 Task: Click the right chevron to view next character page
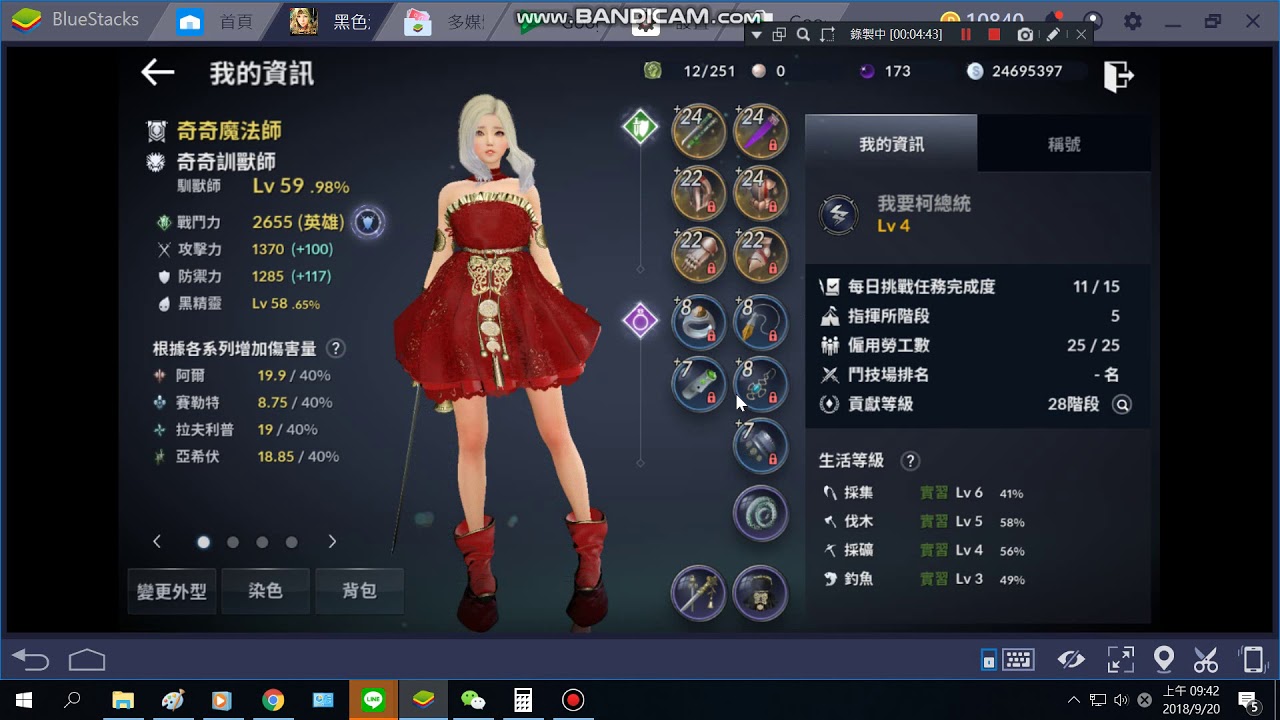[x=332, y=541]
